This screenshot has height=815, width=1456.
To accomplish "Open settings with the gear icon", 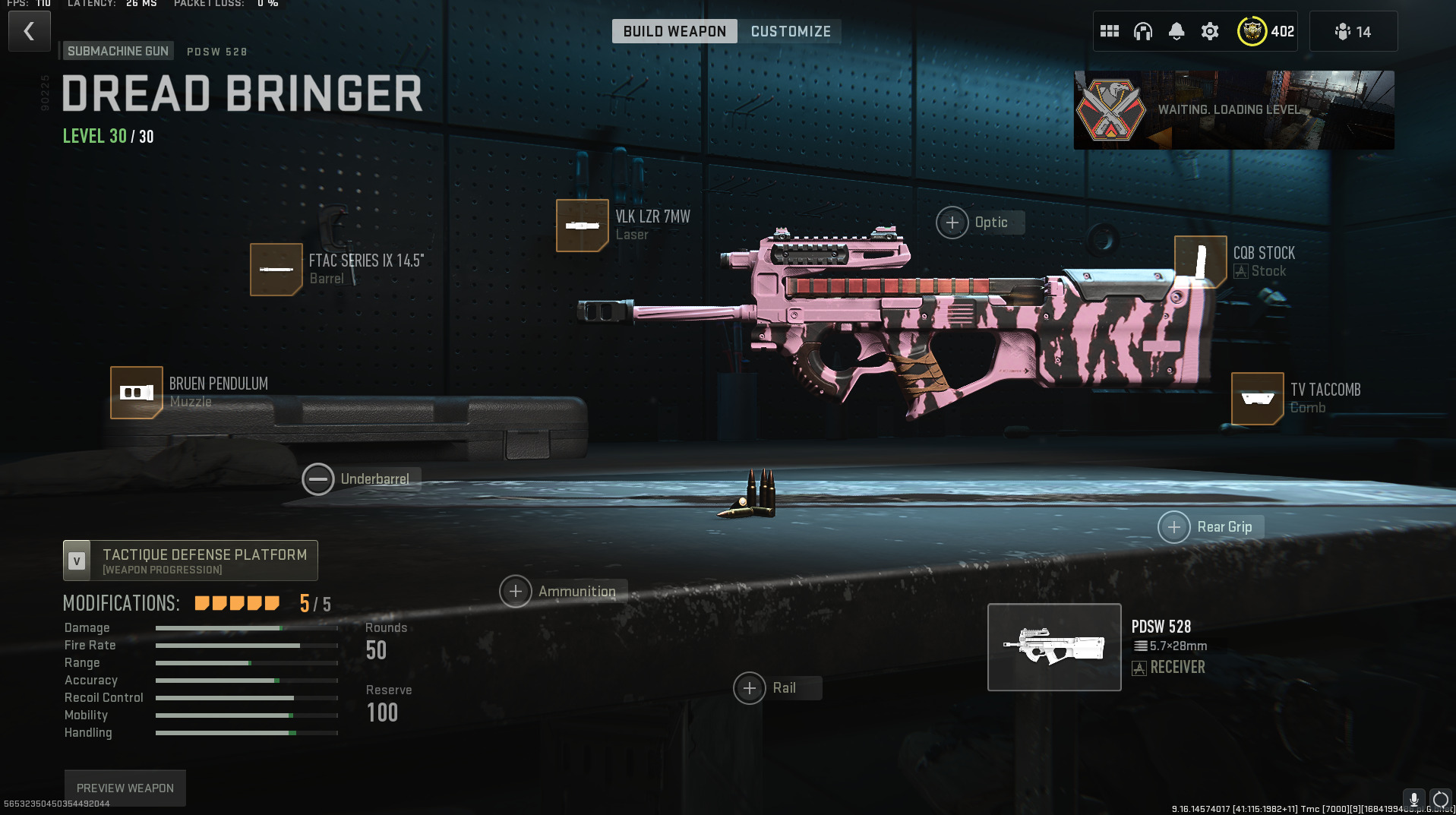I will point(1209,31).
